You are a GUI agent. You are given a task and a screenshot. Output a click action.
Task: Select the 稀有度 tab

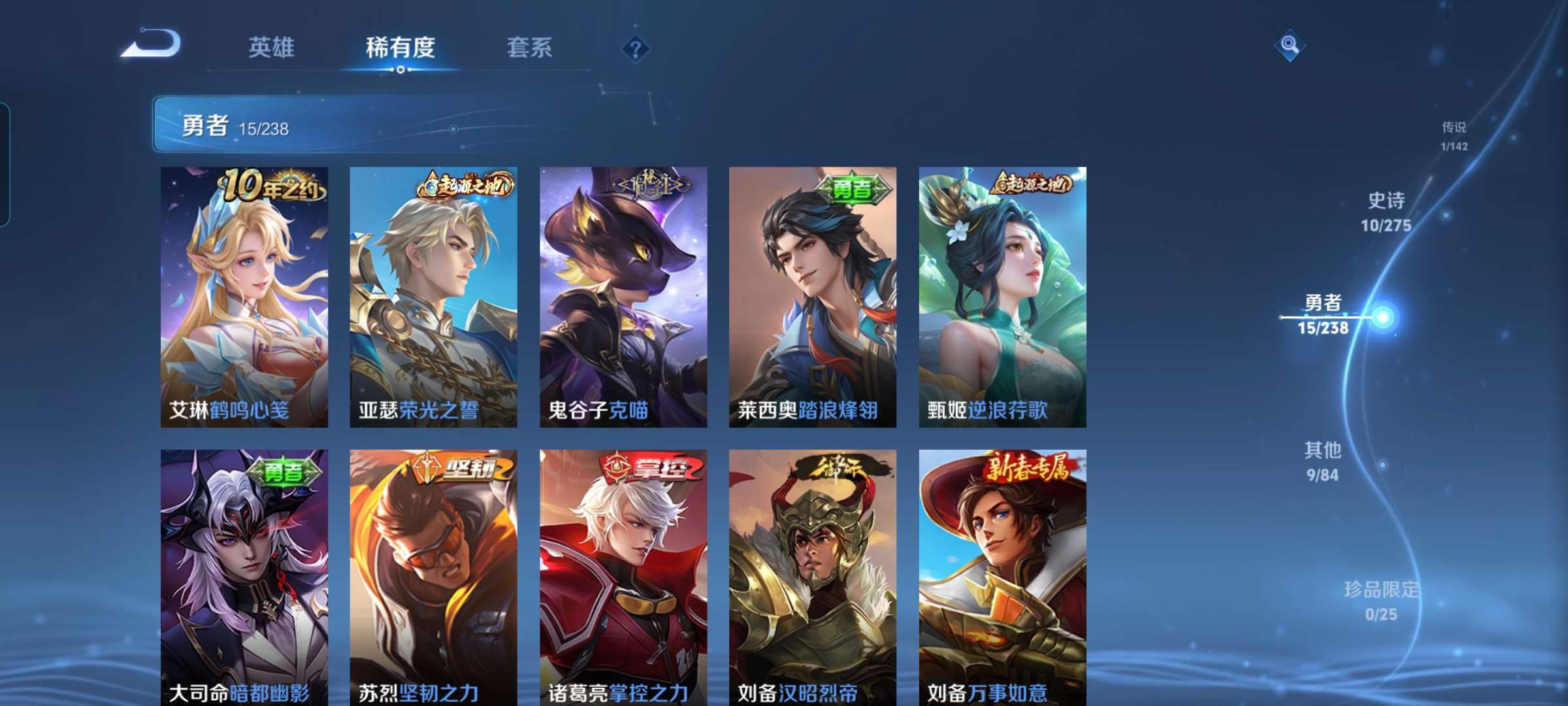tap(400, 48)
